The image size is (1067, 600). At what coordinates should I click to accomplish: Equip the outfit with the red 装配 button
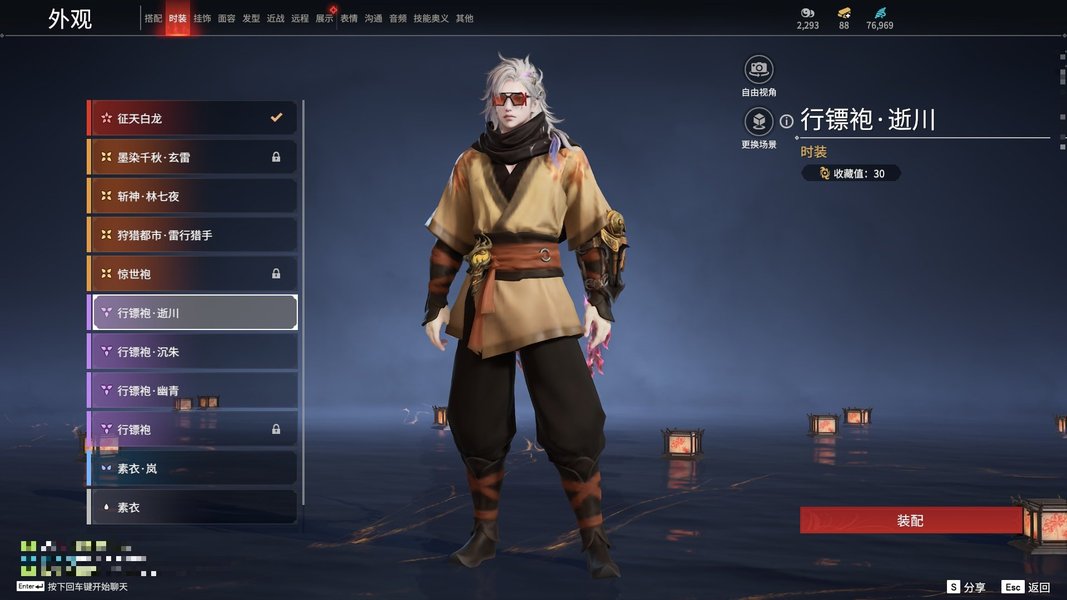click(909, 521)
